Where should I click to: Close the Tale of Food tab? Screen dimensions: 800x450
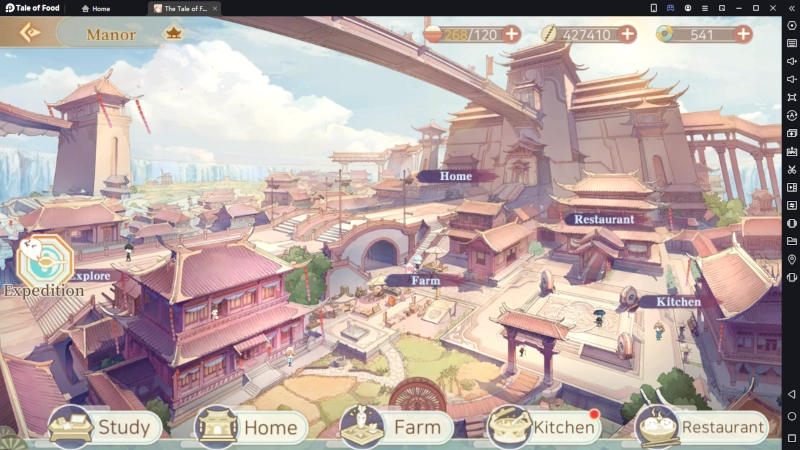click(x=215, y=8)
